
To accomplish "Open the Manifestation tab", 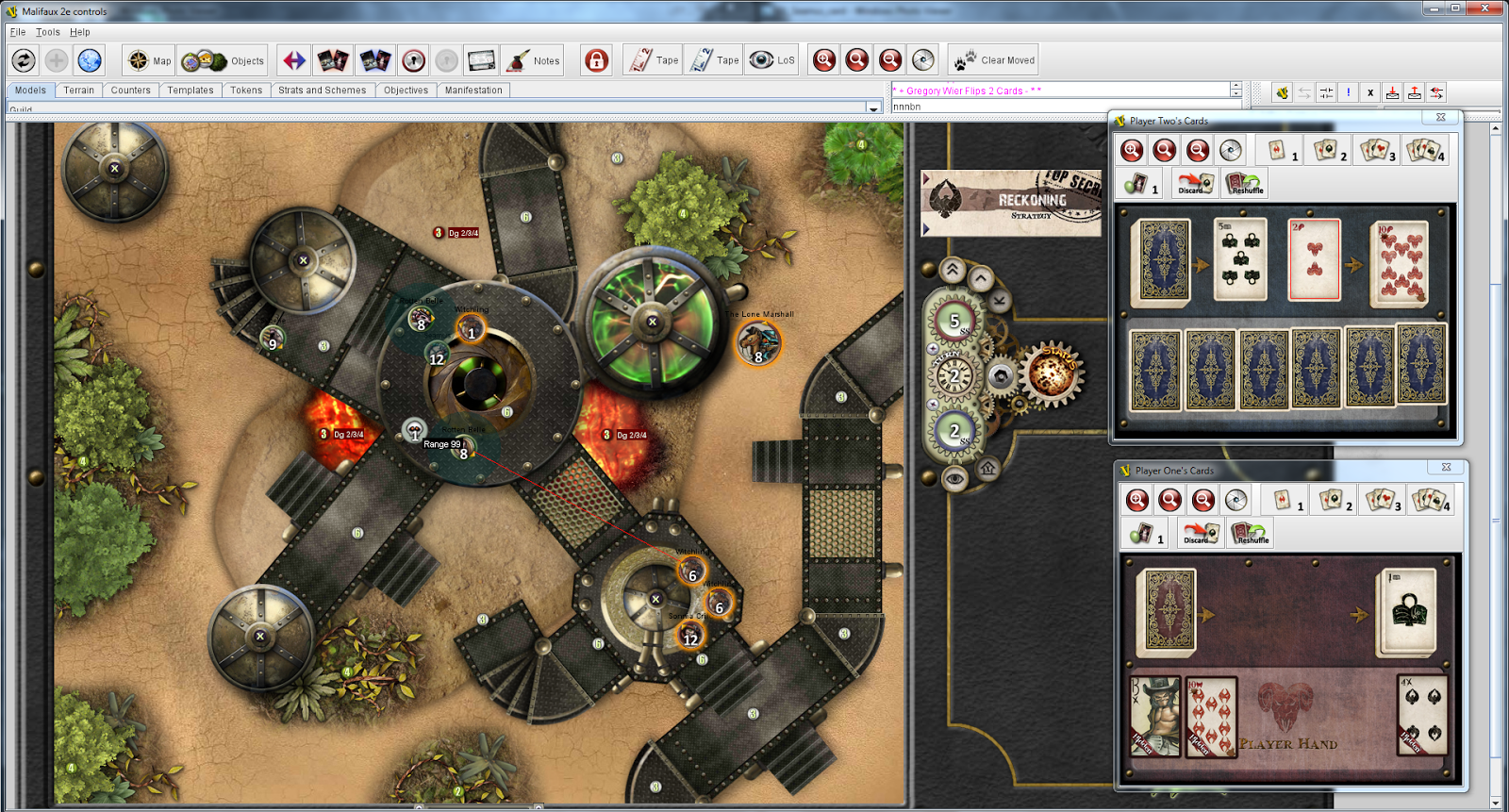I will [x=473, y=91].
